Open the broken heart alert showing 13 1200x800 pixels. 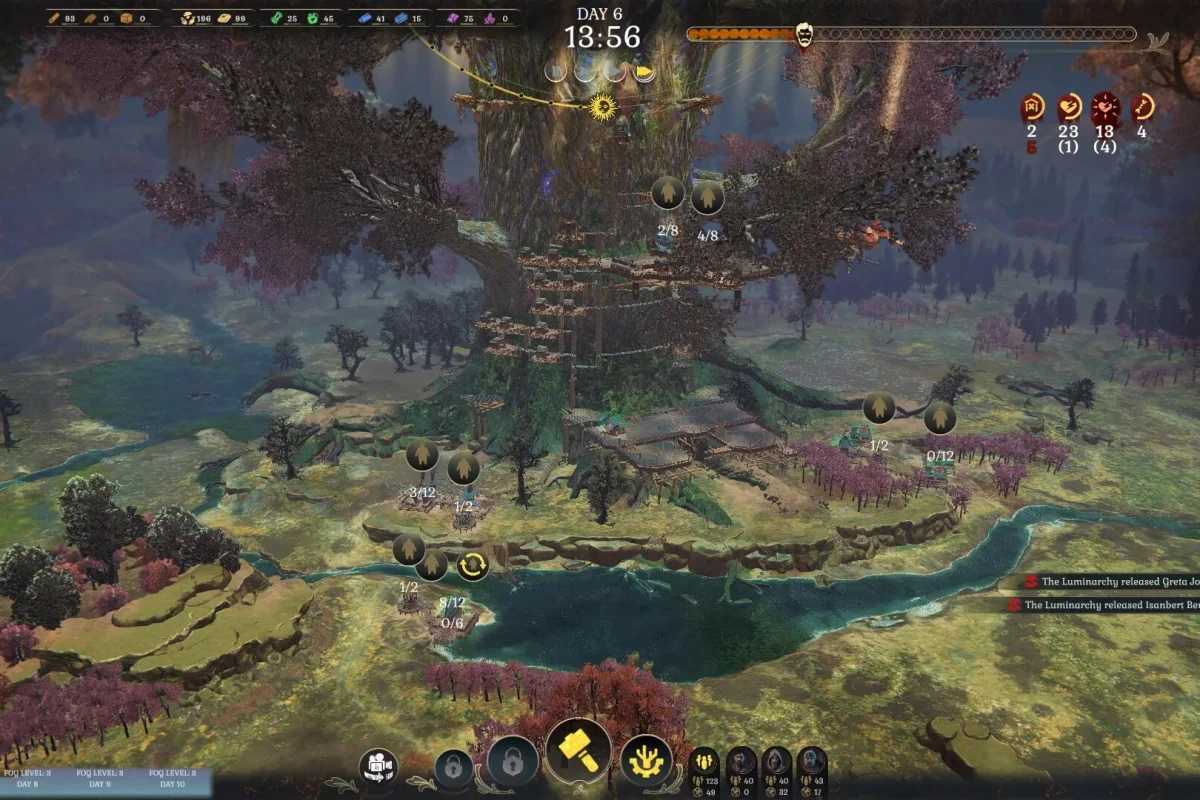[x=1105, y=107]
